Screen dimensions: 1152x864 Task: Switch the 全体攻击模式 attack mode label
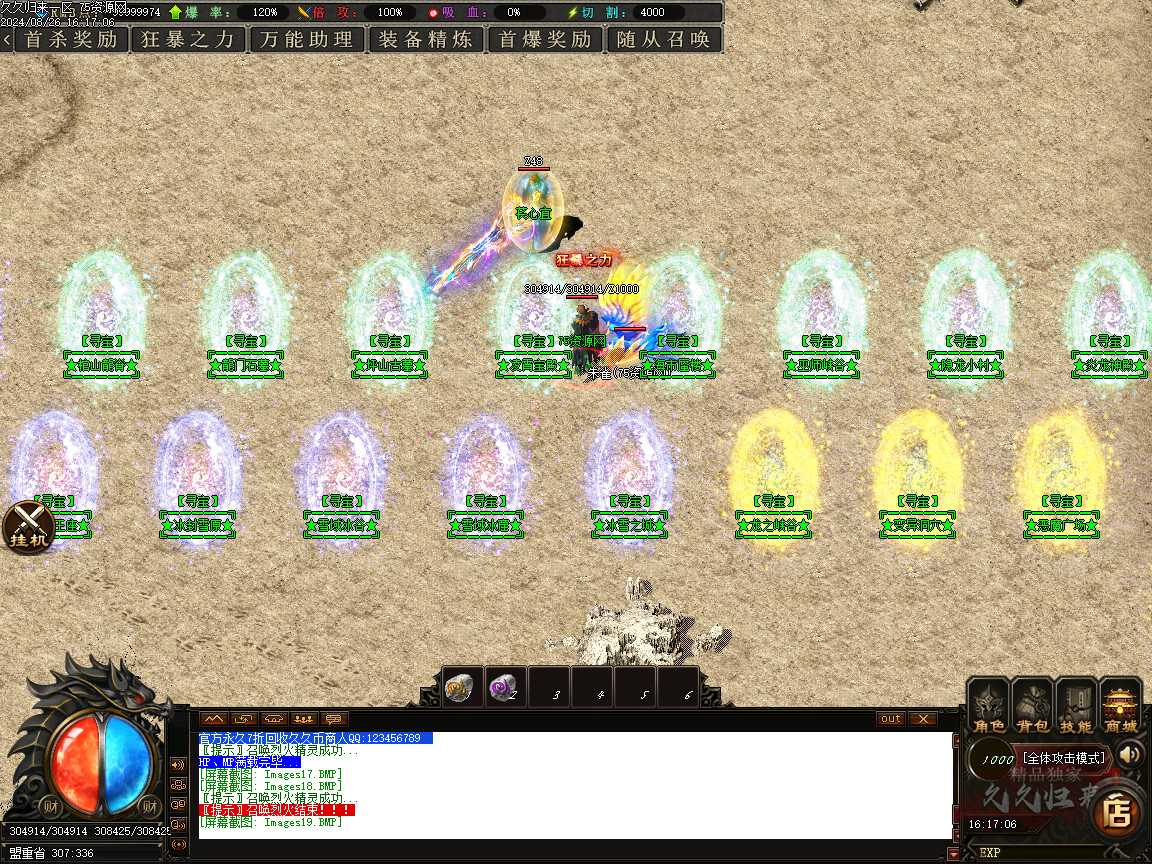coord(1063,758)
